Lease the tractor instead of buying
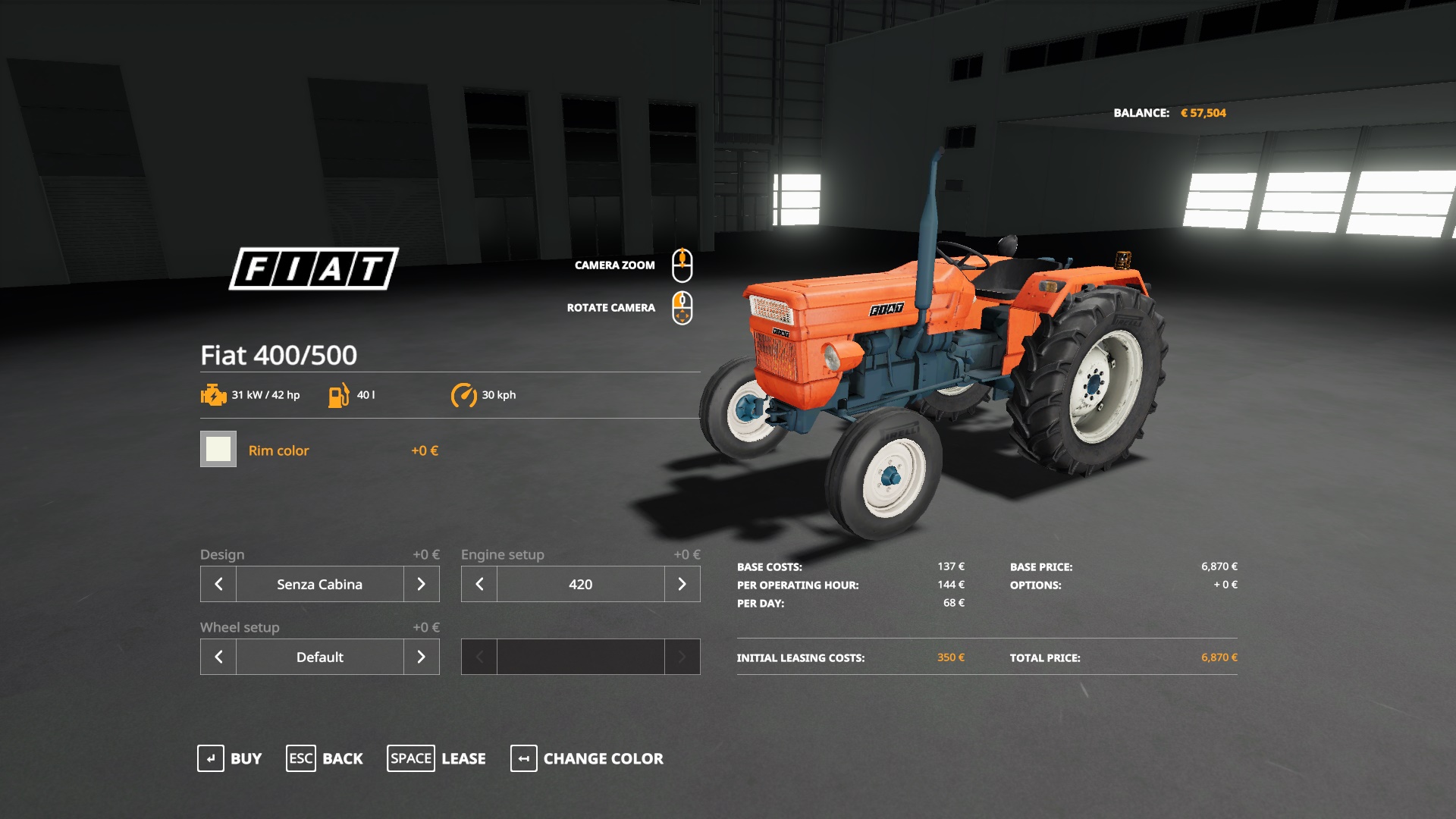Screen dimensions: 1456x819 [x=437, y=758]
